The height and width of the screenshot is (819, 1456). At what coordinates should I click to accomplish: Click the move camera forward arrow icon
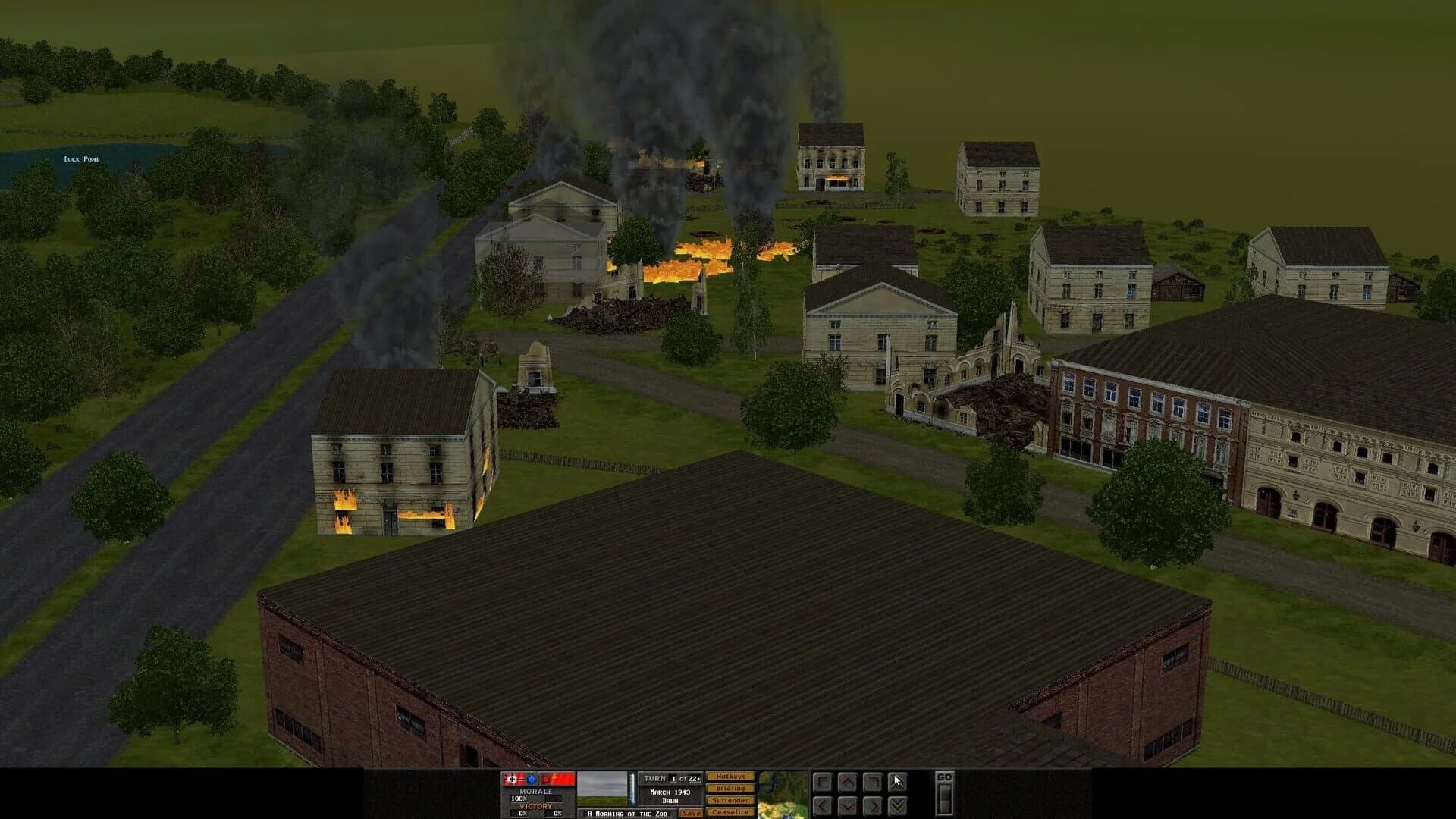(x=847, y=782)
